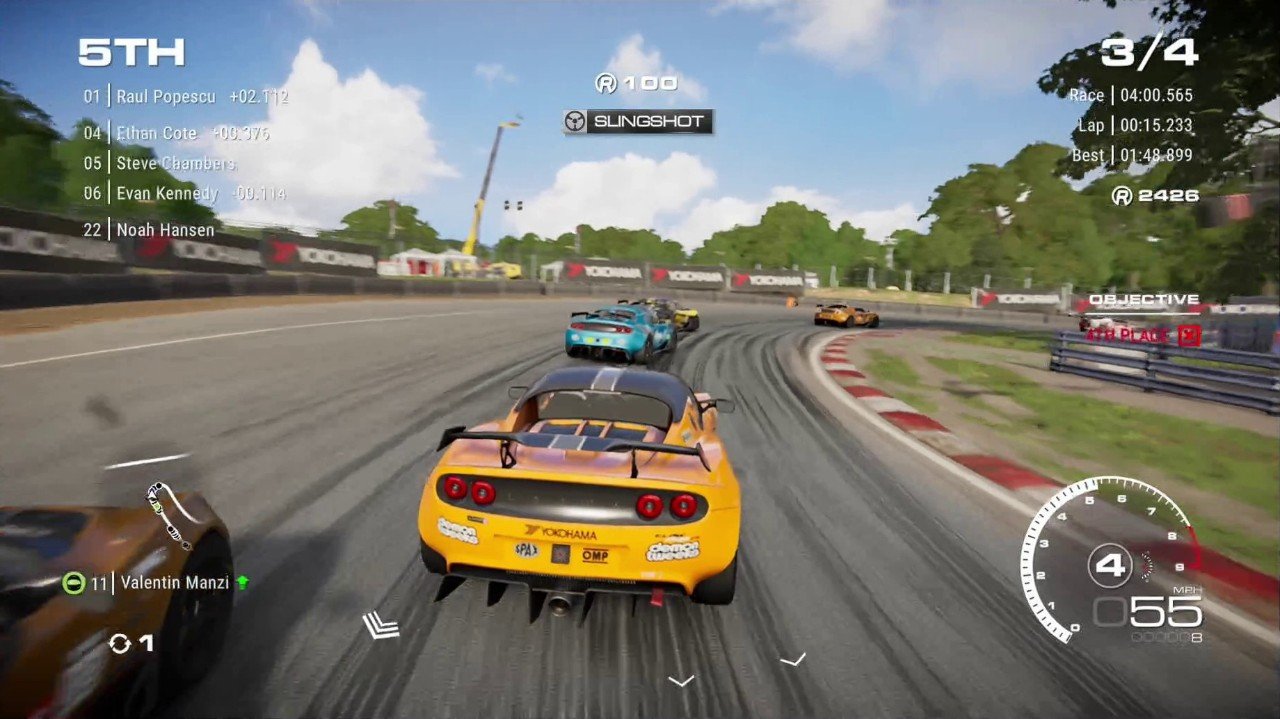Screen dimensions: 1280x719
Task: Click the Slingshot bonus badge
Action: 638,122
